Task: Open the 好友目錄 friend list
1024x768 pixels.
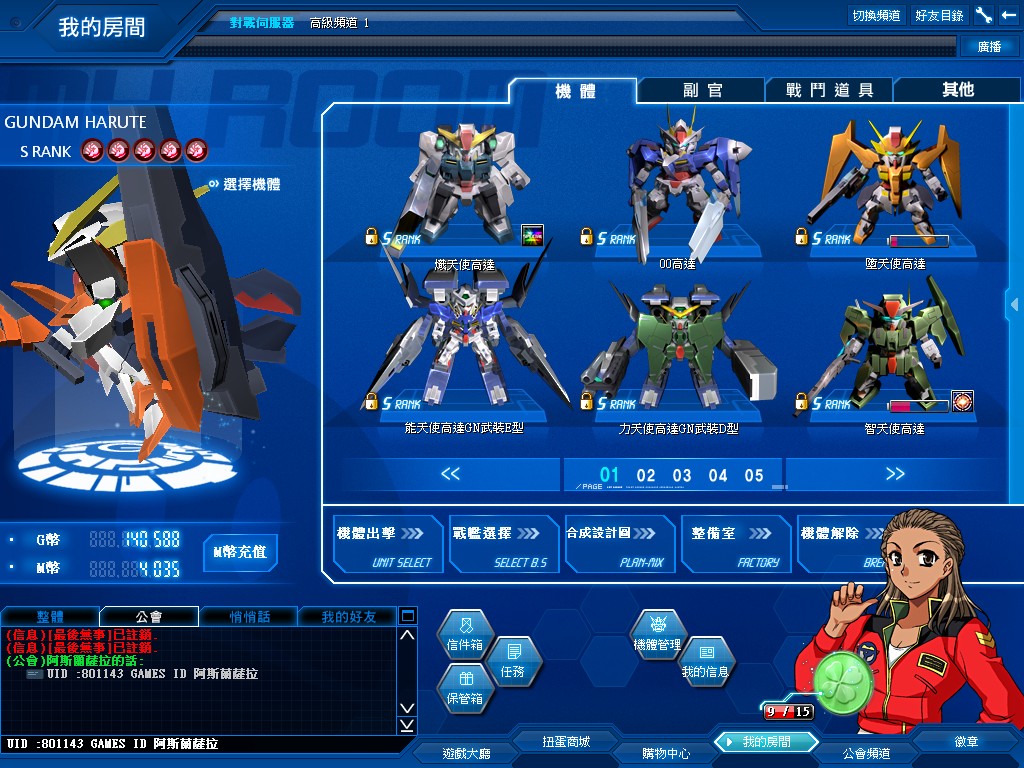Action: (939, 16)
